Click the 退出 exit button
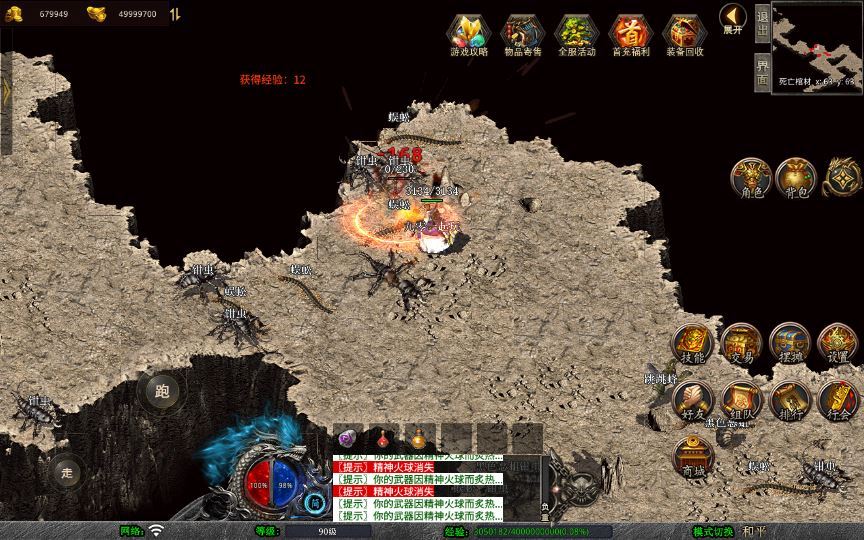The image size is (864, 540). point(762,22)
